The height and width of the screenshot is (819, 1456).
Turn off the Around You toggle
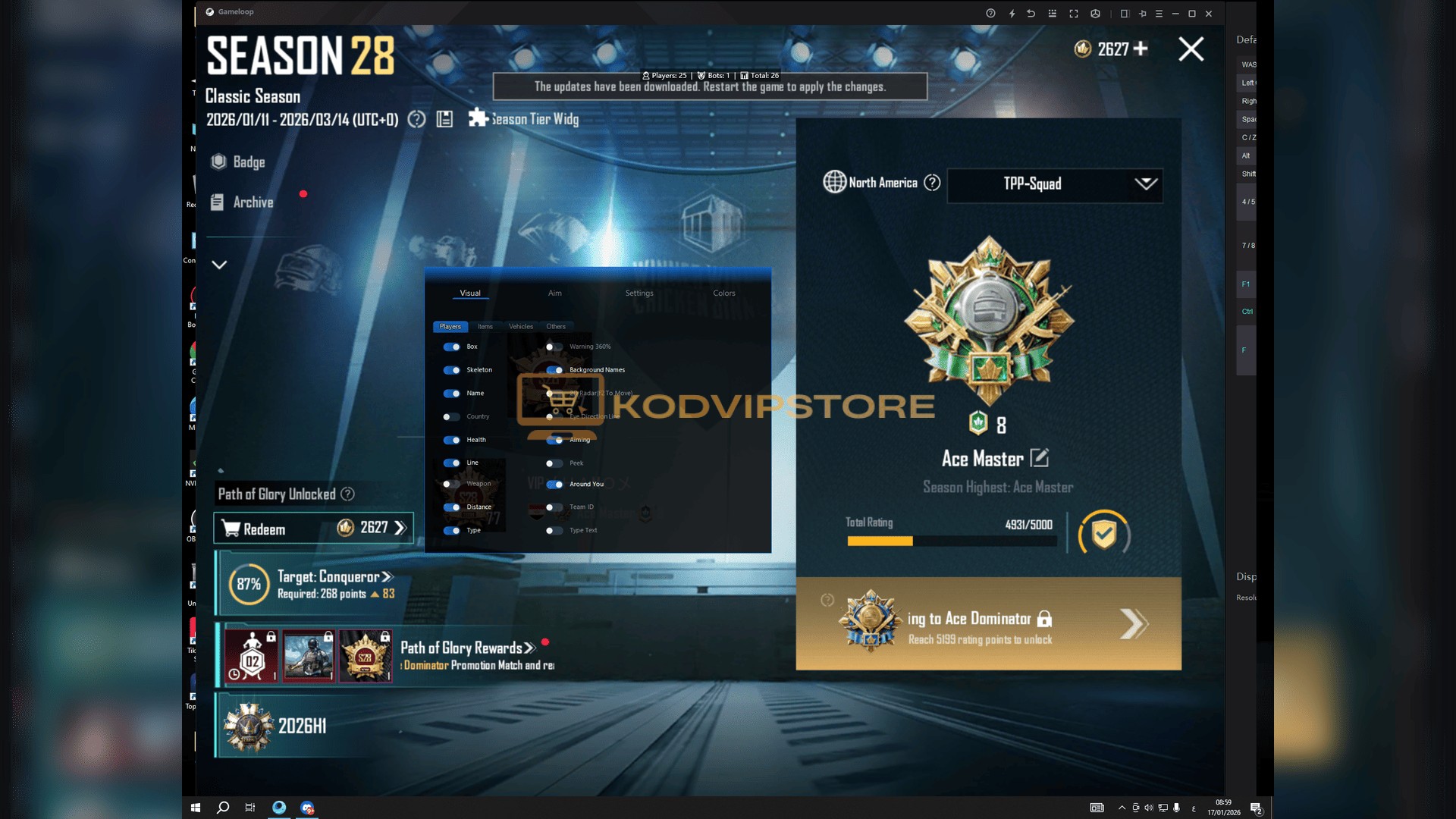pos(553,484)
